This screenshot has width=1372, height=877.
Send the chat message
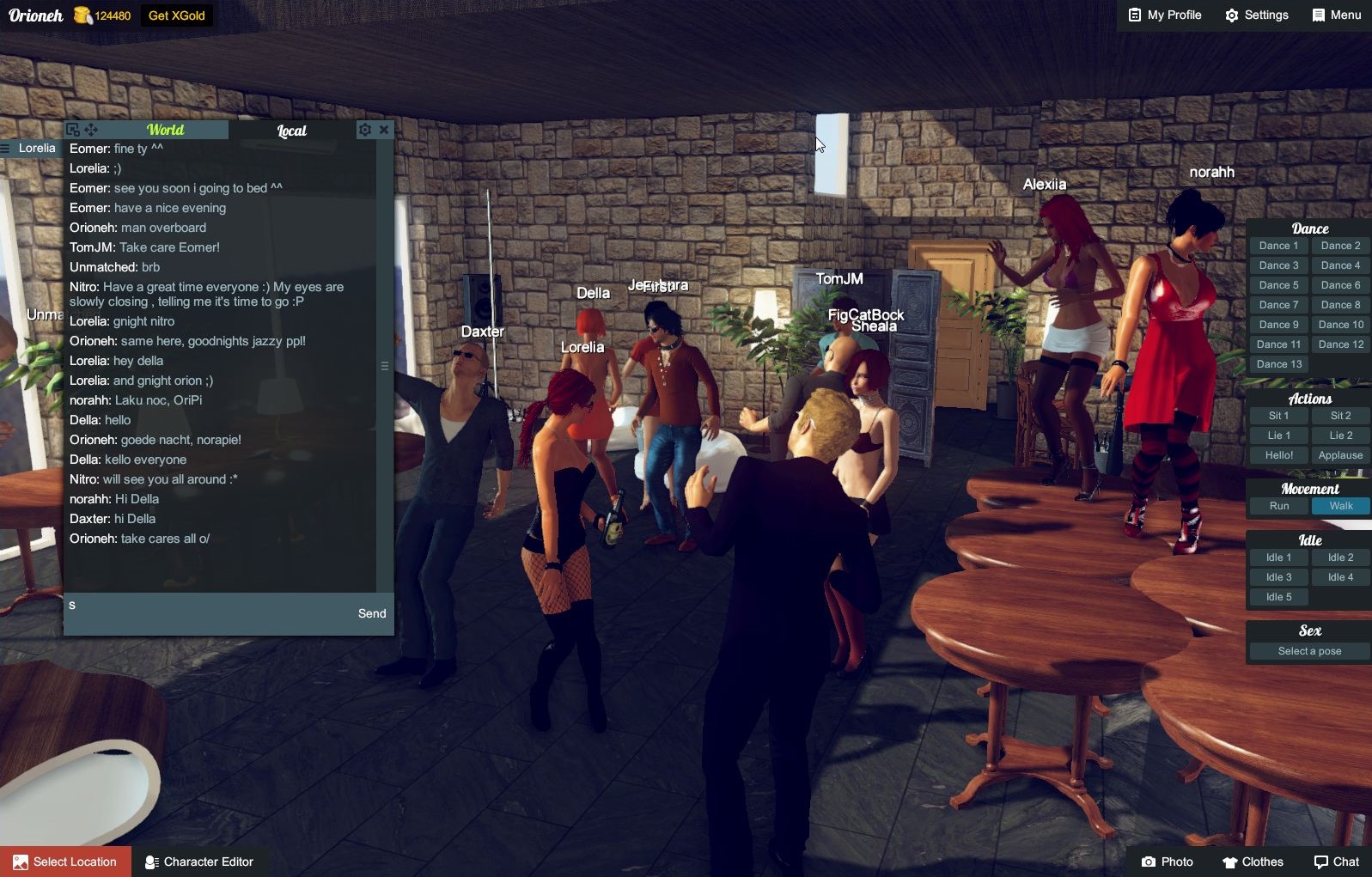point(372,613)
